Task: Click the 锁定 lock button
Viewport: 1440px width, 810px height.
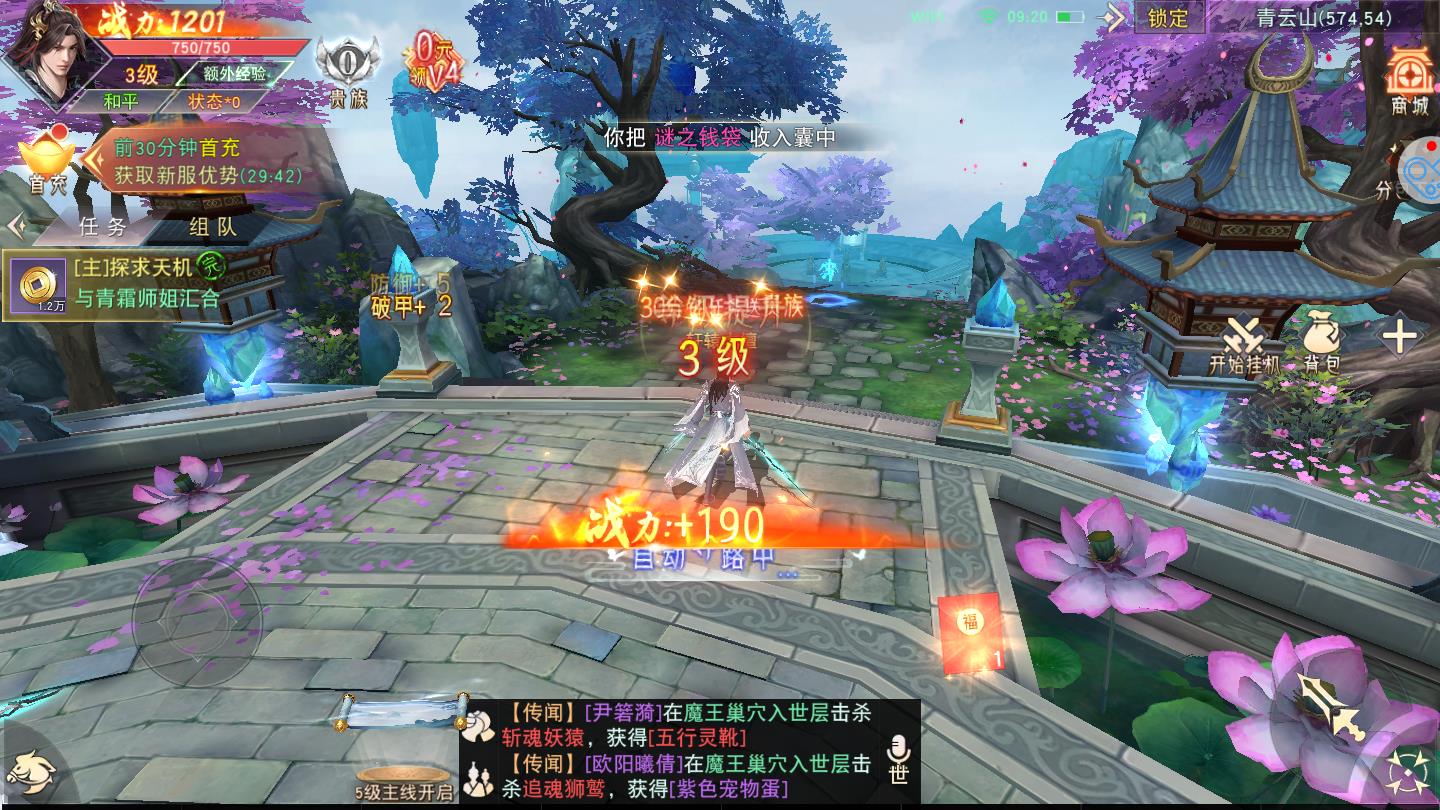Action: click(1167, 17)
